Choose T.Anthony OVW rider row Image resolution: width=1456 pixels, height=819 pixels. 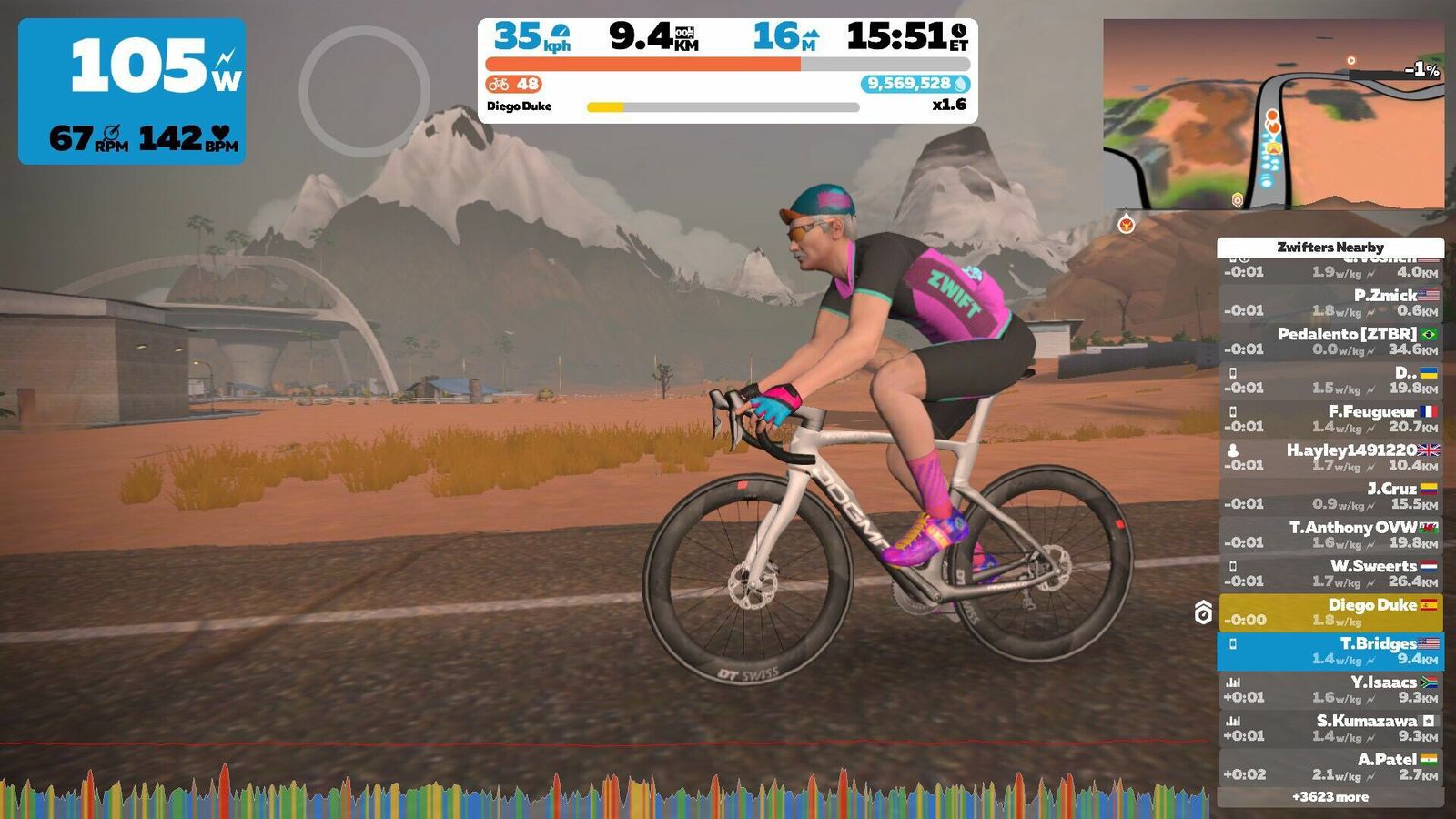coord(1330,534)
